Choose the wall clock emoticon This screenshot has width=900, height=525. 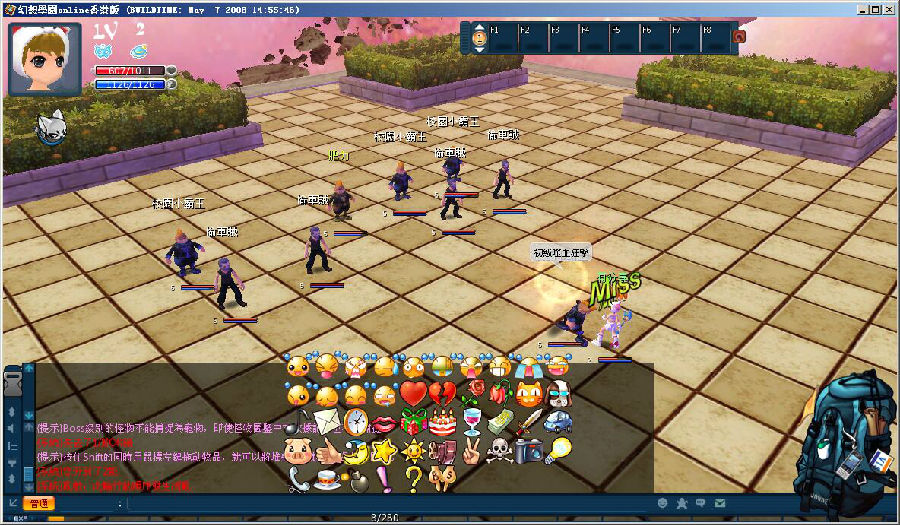tap(356, 422)
